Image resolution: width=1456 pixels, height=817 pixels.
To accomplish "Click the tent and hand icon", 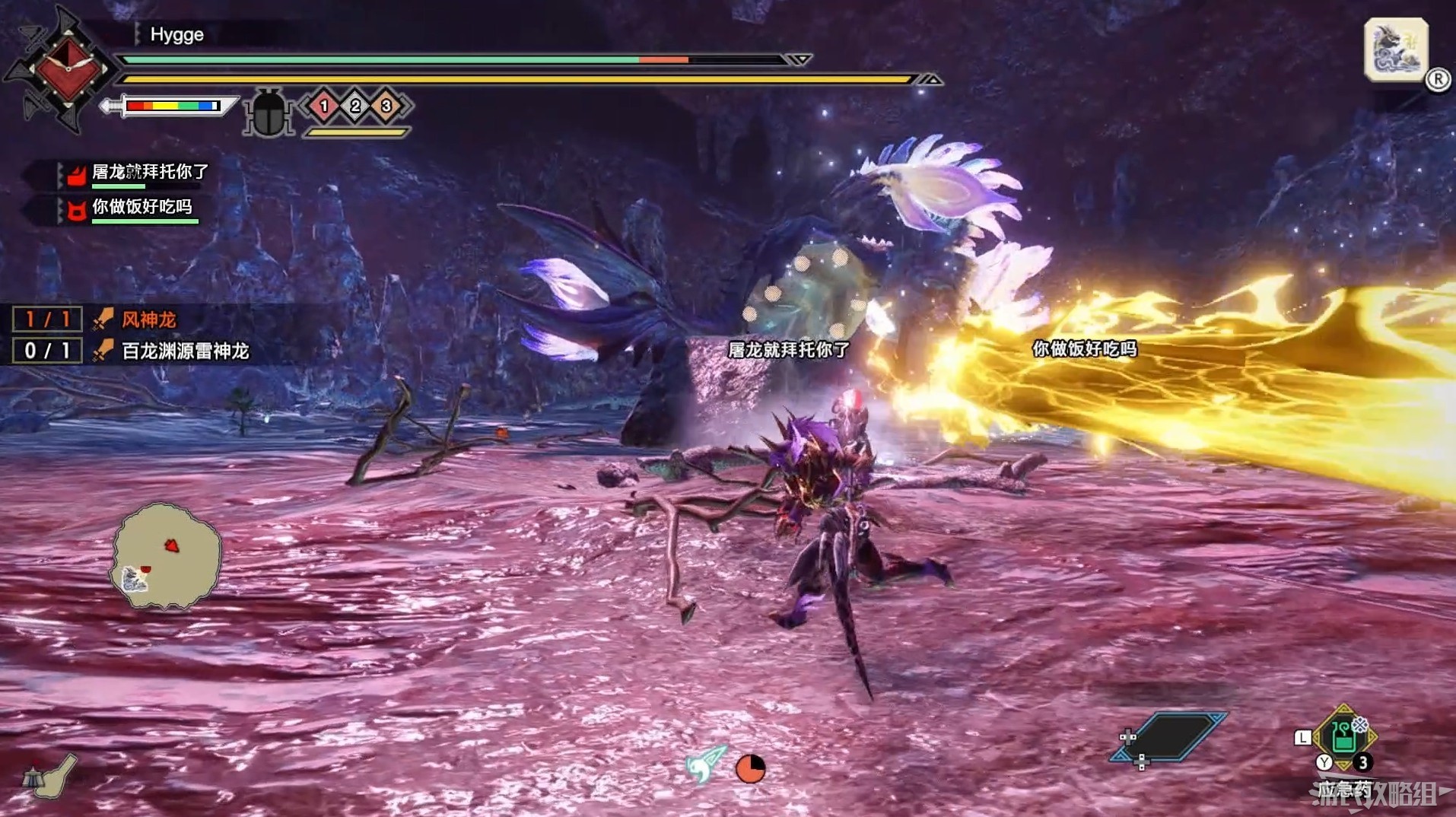I will click(49, 775).
